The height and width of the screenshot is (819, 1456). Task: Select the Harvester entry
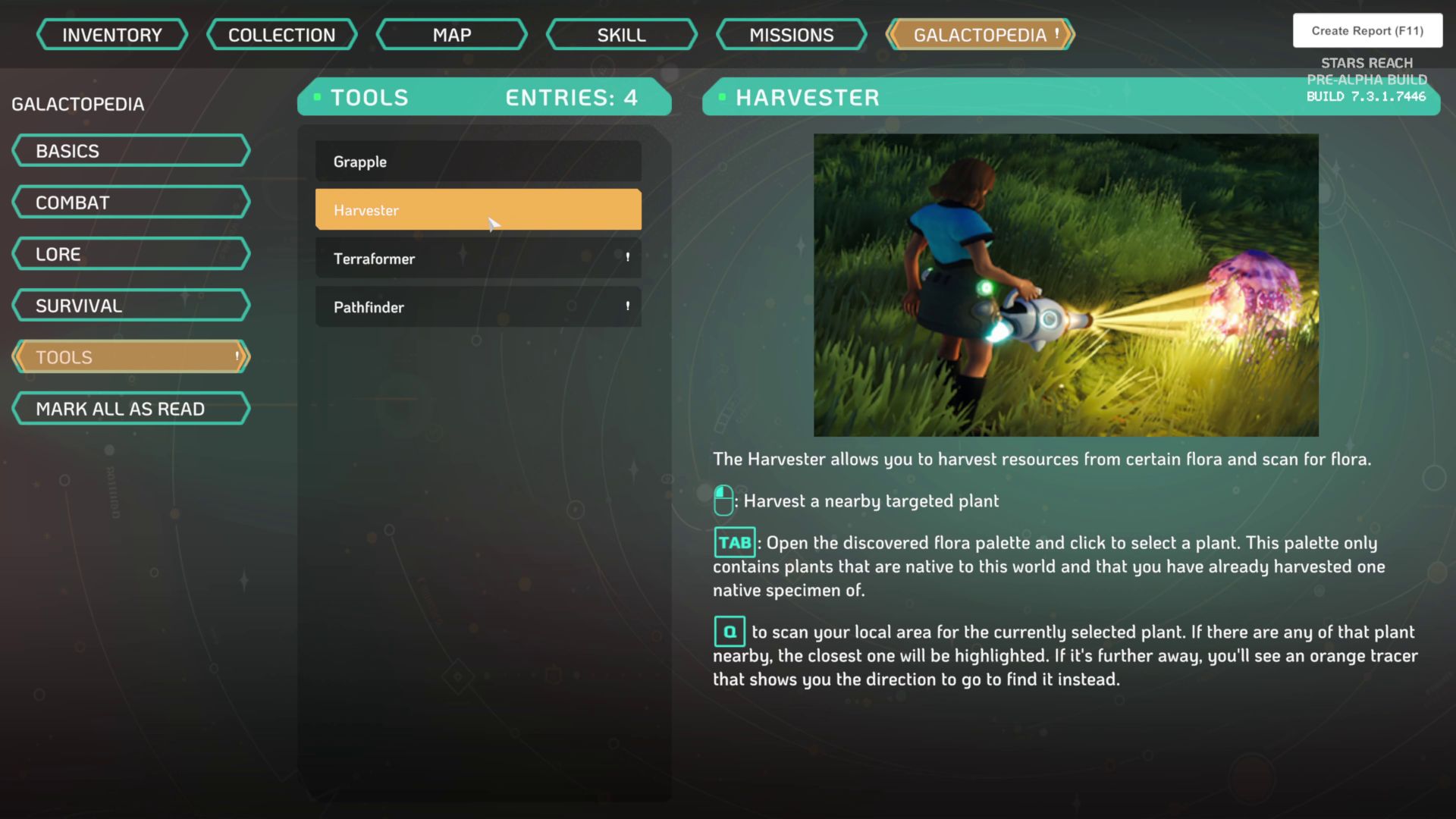[478, 210]
